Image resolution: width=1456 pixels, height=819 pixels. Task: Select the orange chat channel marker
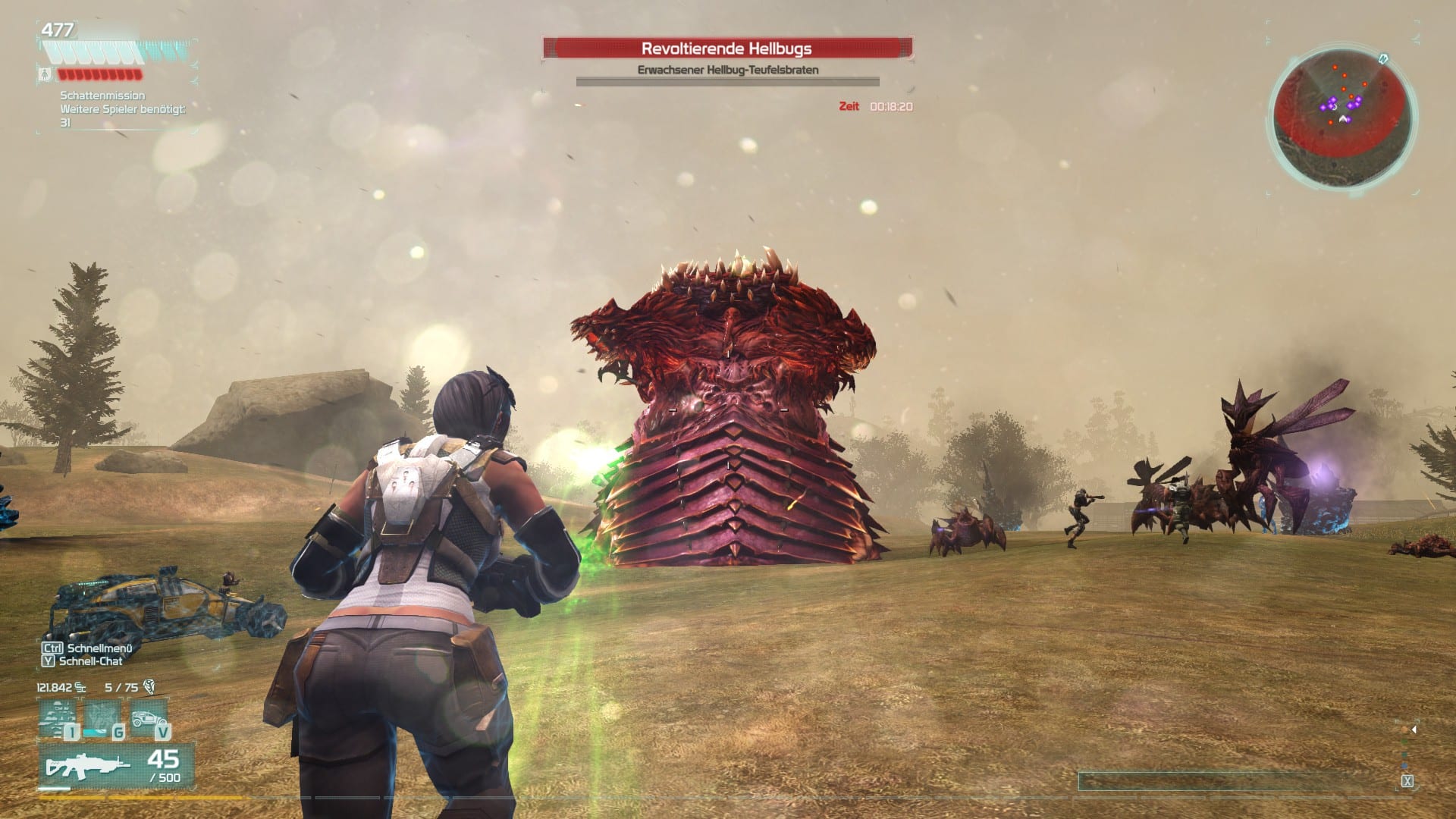coord(1405,730)
